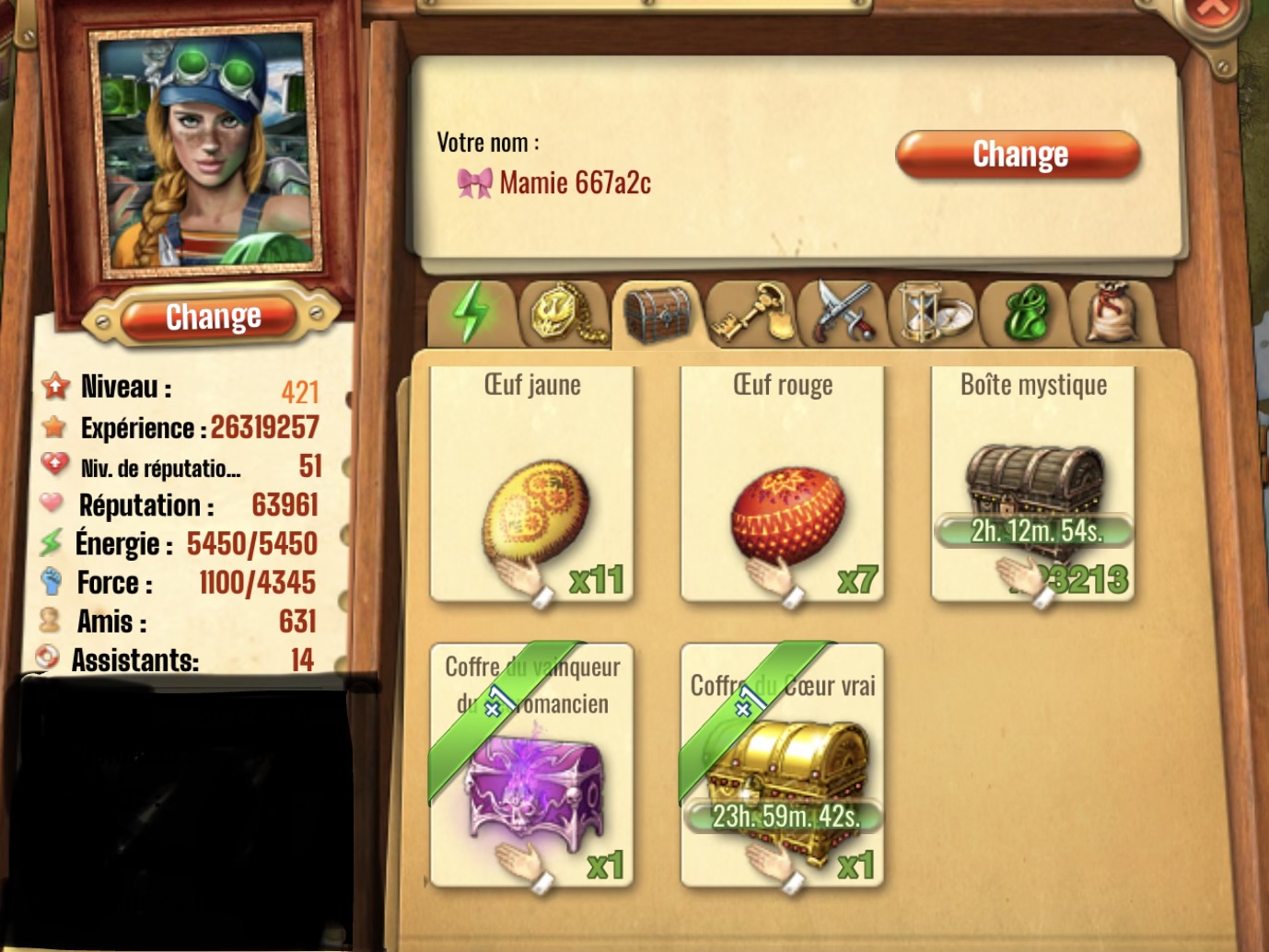Open the golden keys tab
The width and height of the screenshot is (1269, 952).
pos(751,314)
